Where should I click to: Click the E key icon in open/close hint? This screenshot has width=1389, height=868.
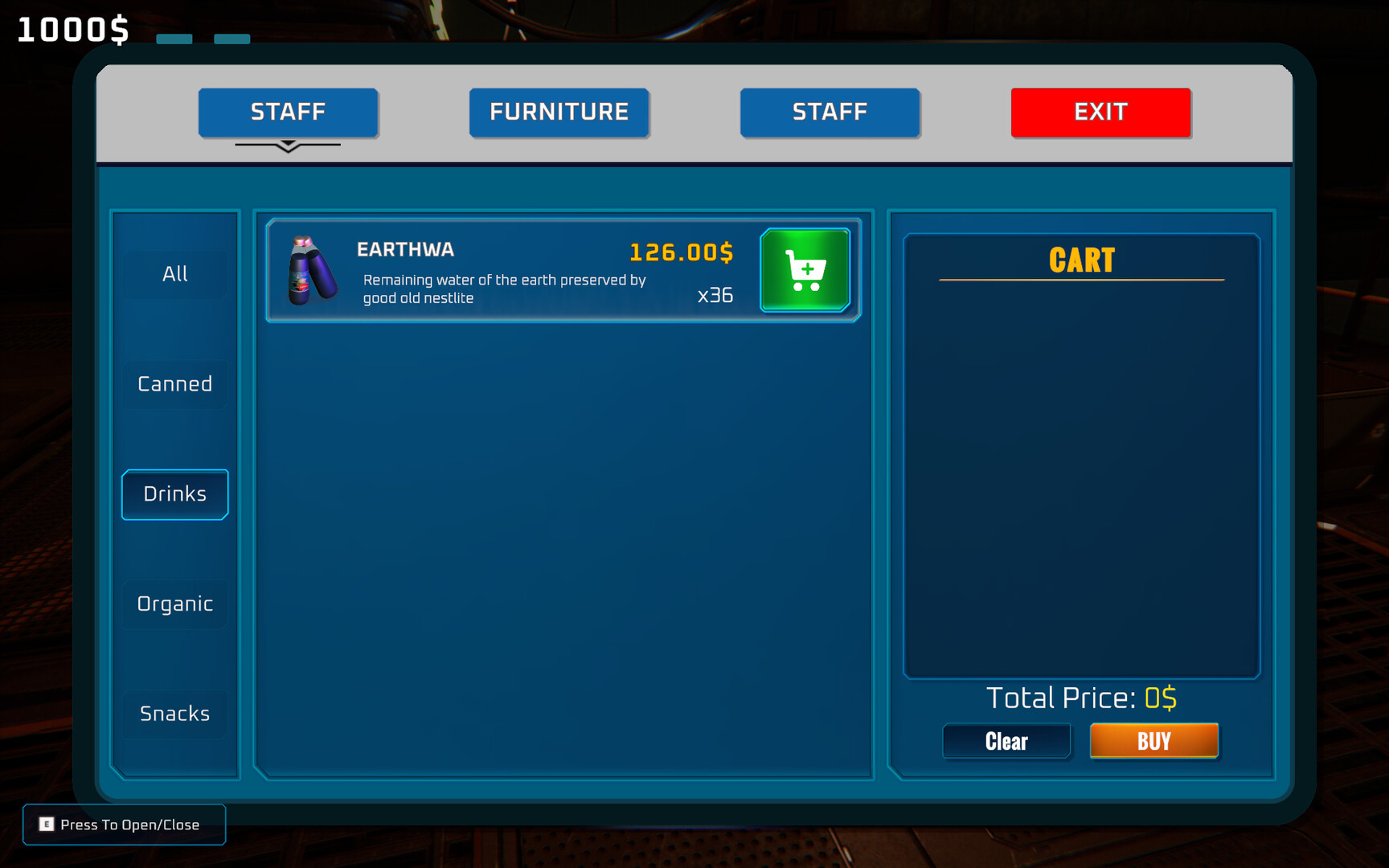48,825
